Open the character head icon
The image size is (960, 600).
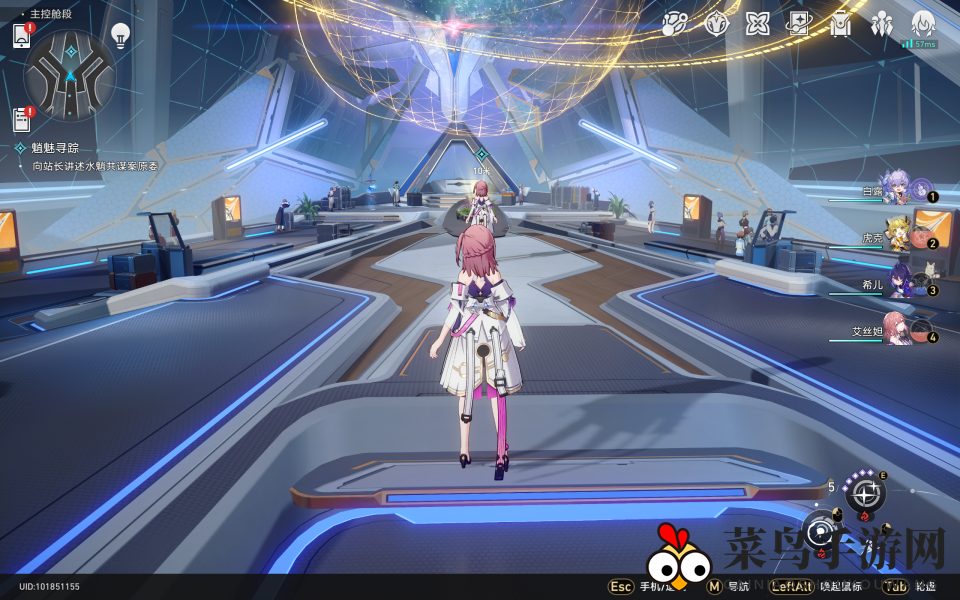tap(923, 24)
